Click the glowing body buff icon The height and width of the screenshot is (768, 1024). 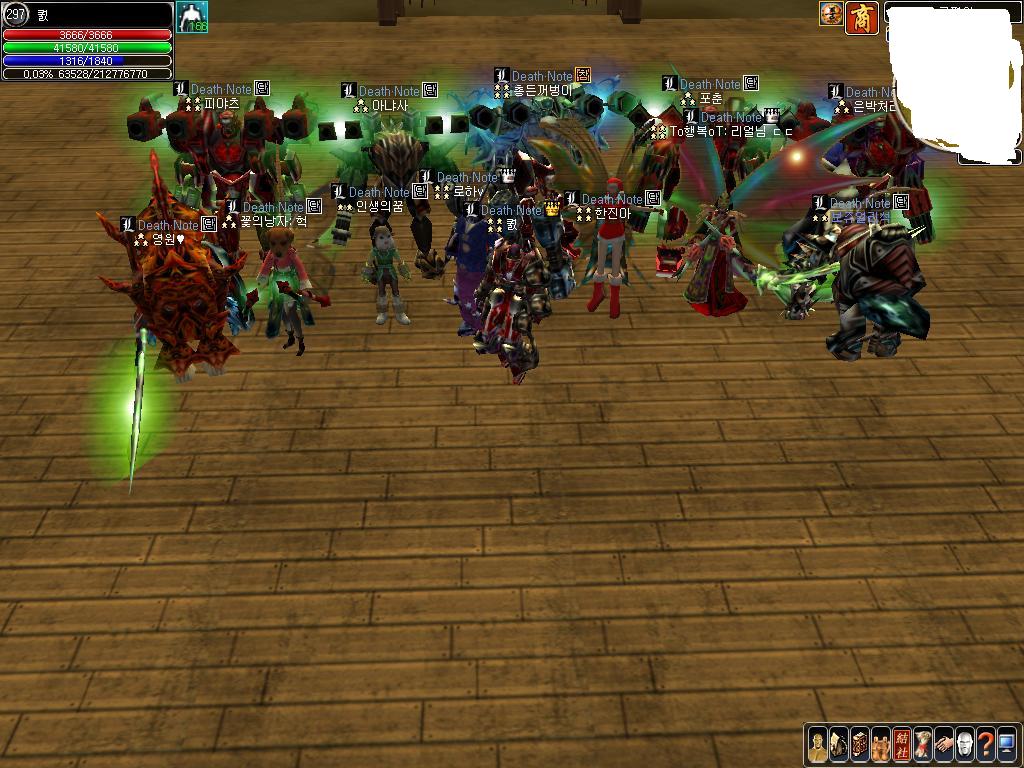point(192,17)
